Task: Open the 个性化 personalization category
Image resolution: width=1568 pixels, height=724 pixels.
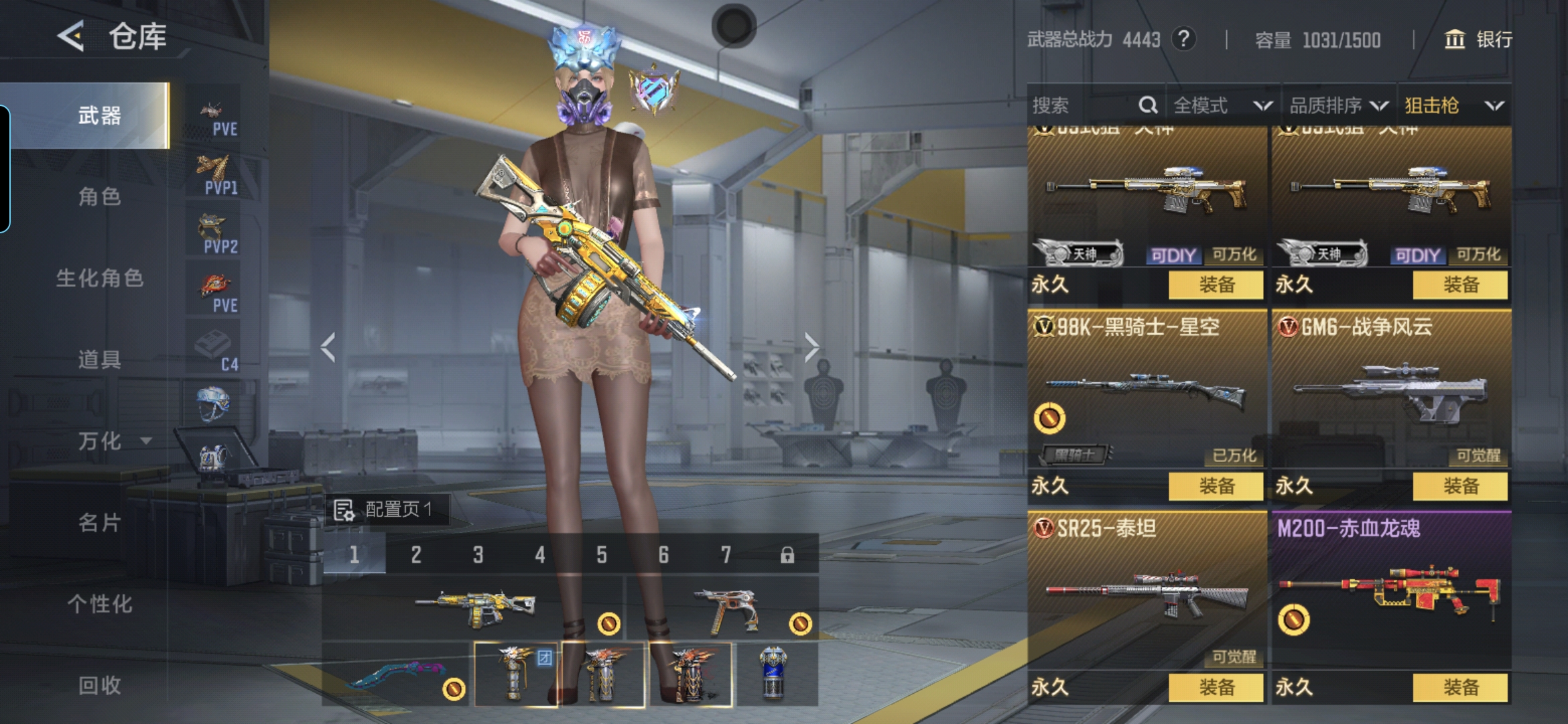Action: (99, 604)
